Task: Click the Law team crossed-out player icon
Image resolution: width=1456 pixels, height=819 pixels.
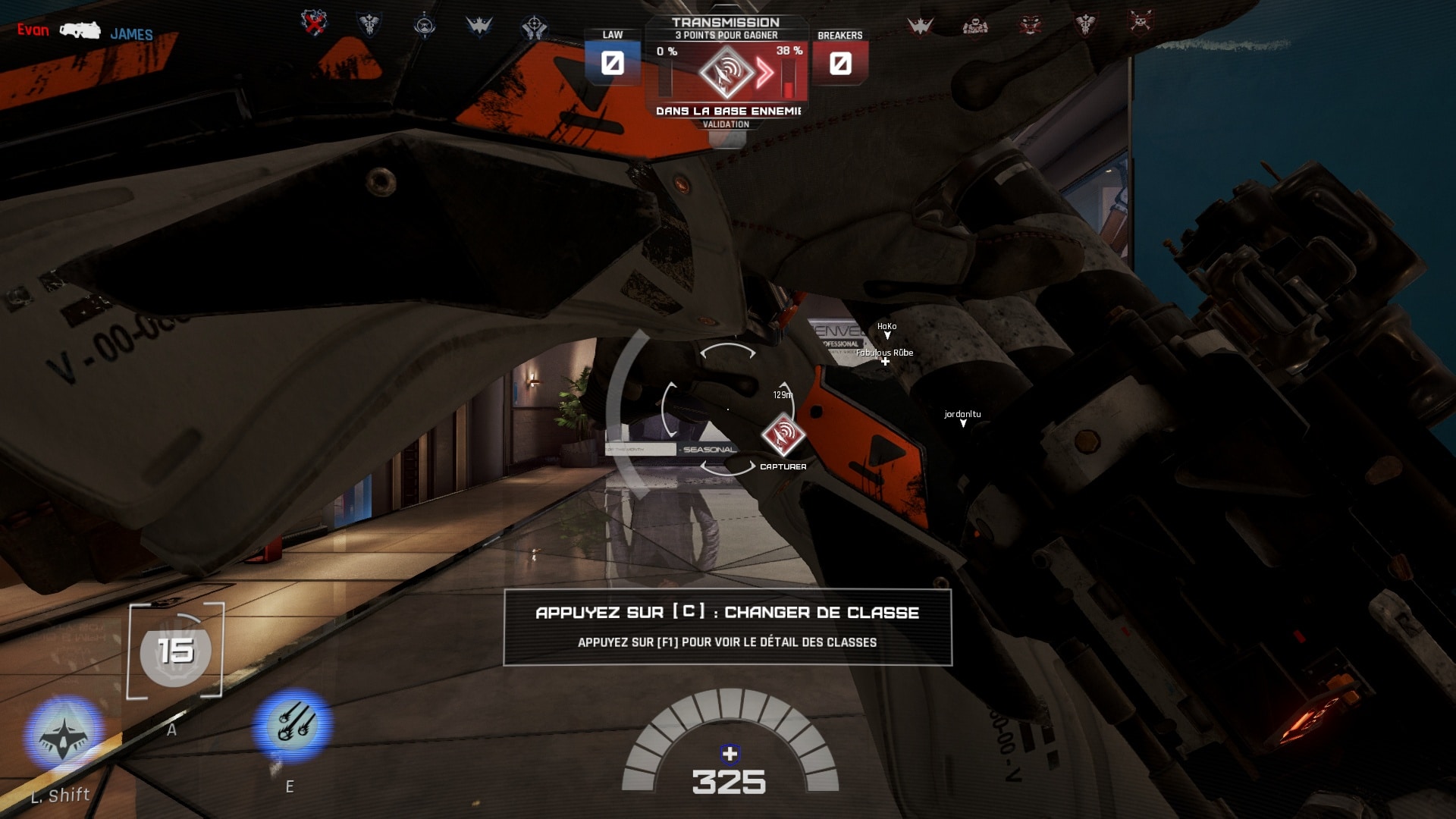Action: click(x=314, y=23)
